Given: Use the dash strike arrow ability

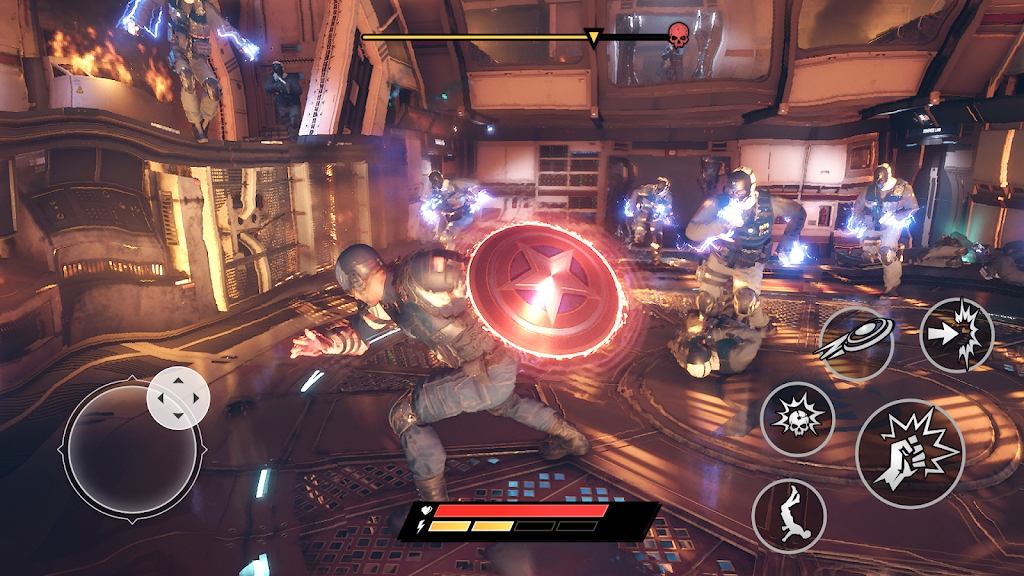Looking at the screenshot, I should (956, 334).
